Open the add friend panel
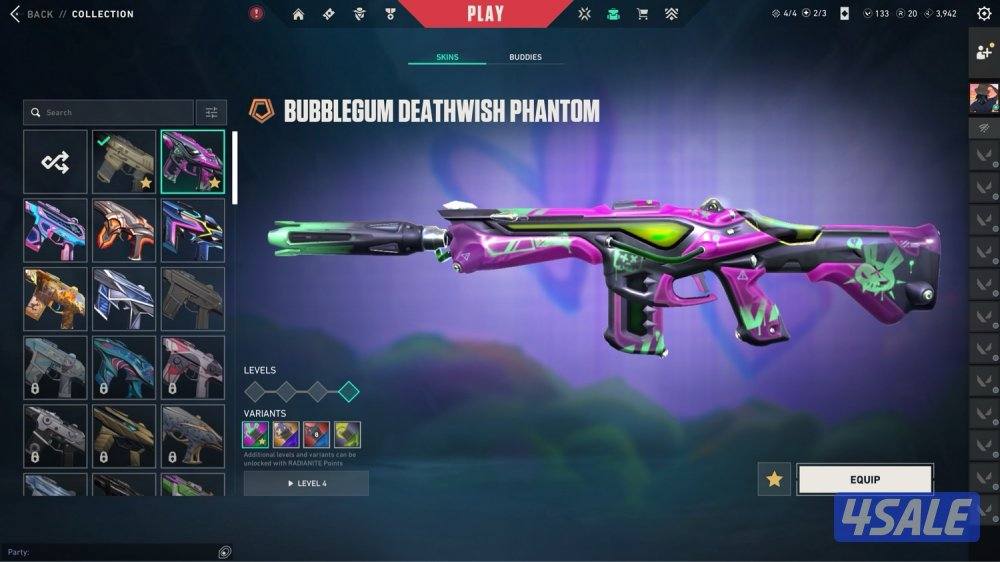 tap(984, 53)
